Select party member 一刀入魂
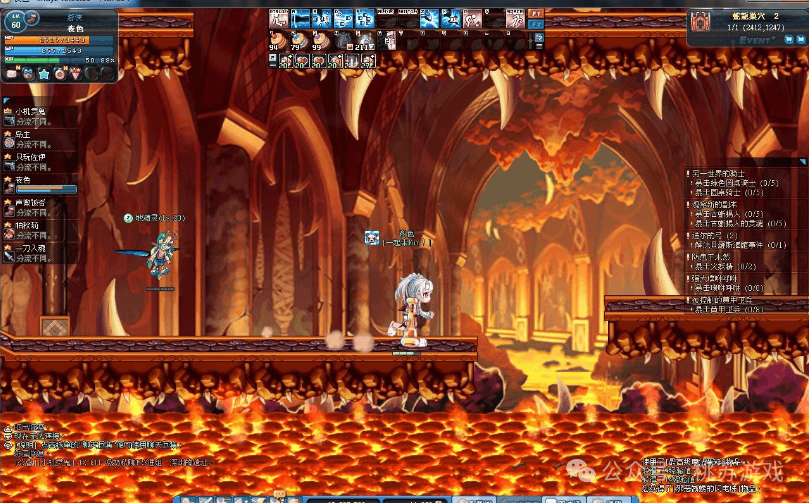This screenshot has height=503, width=809. coord(32,247)
